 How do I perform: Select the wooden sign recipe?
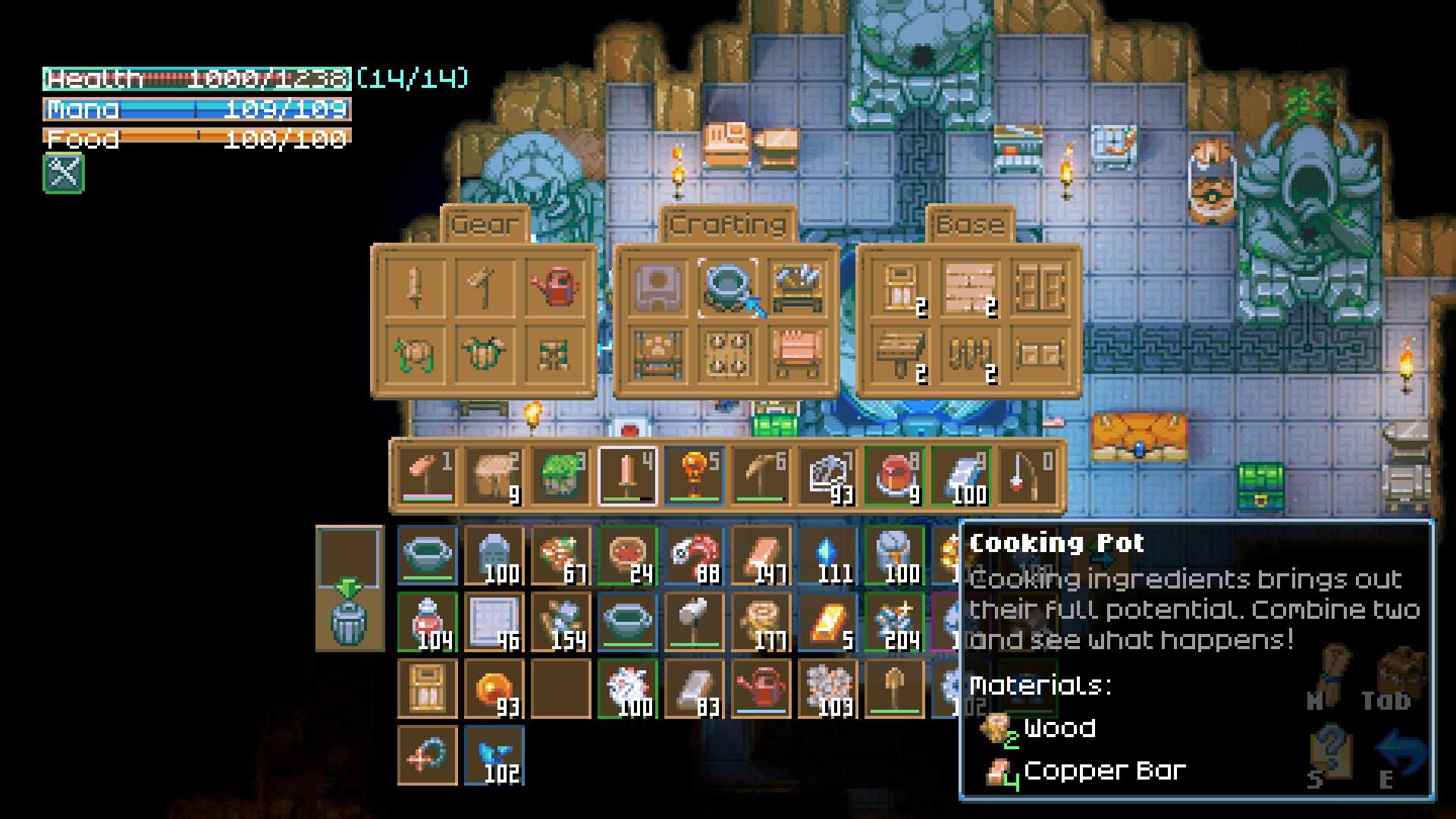point(899,354)
